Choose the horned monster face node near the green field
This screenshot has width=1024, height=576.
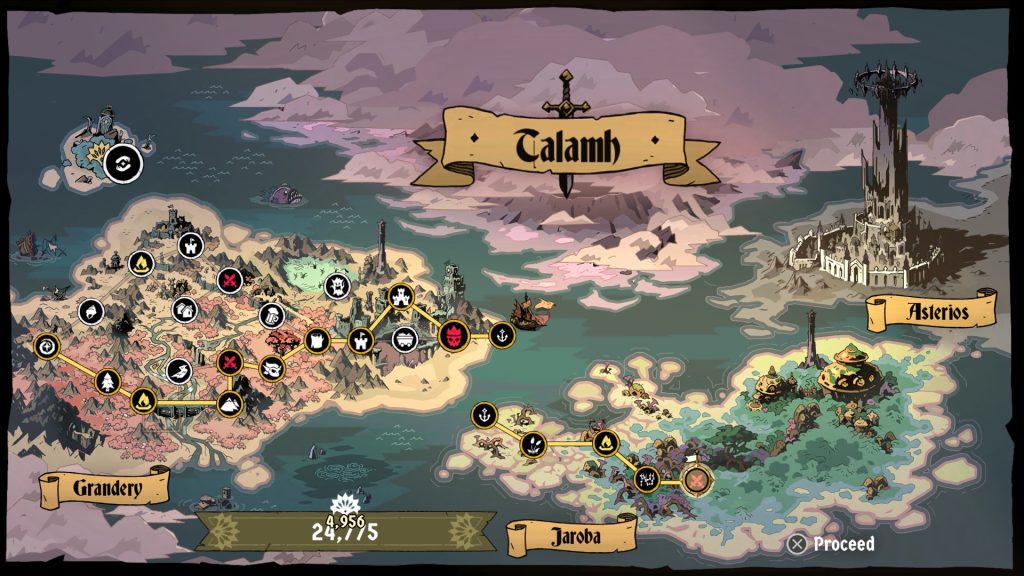click(336, 287)
